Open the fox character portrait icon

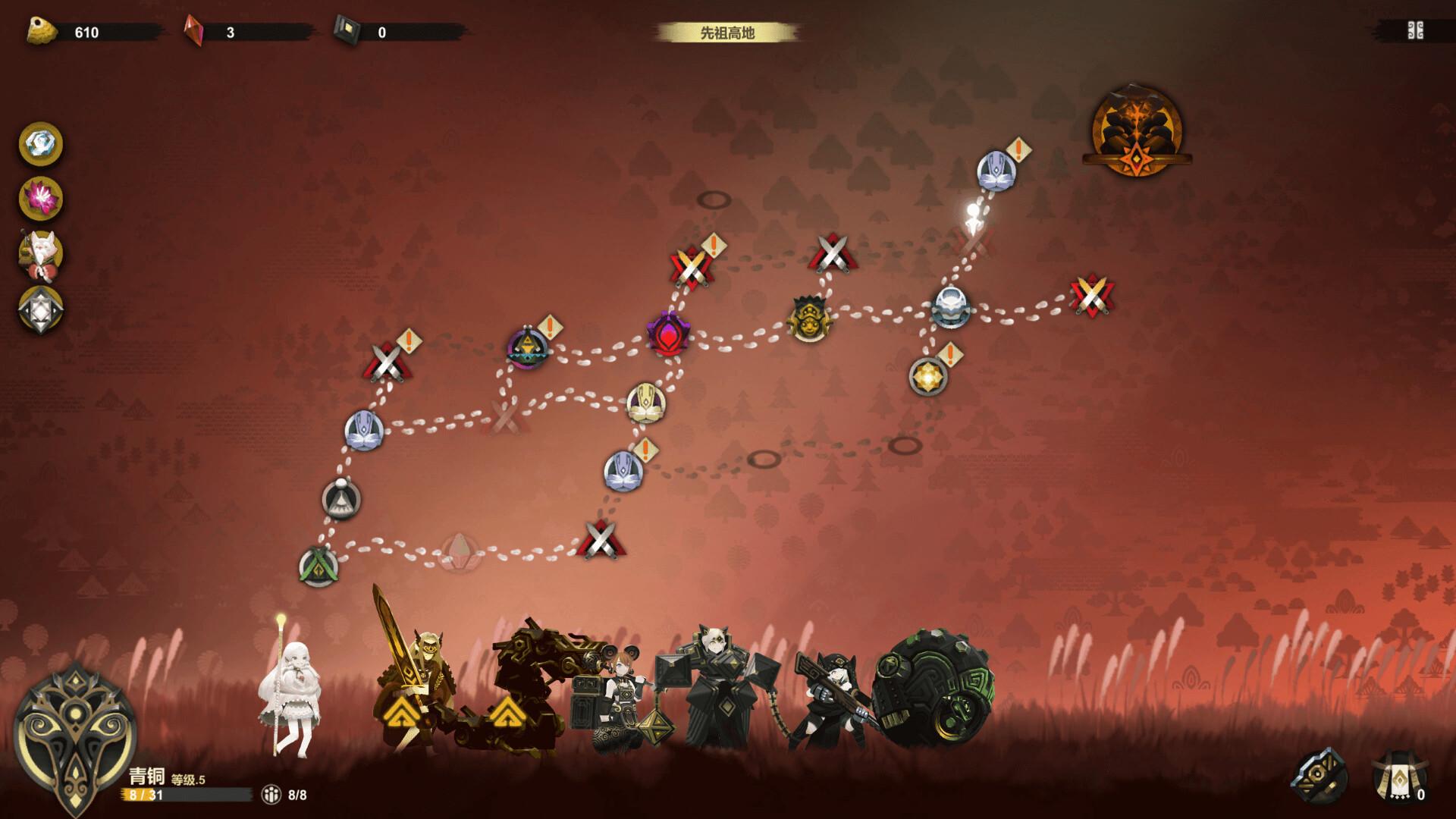41,255
